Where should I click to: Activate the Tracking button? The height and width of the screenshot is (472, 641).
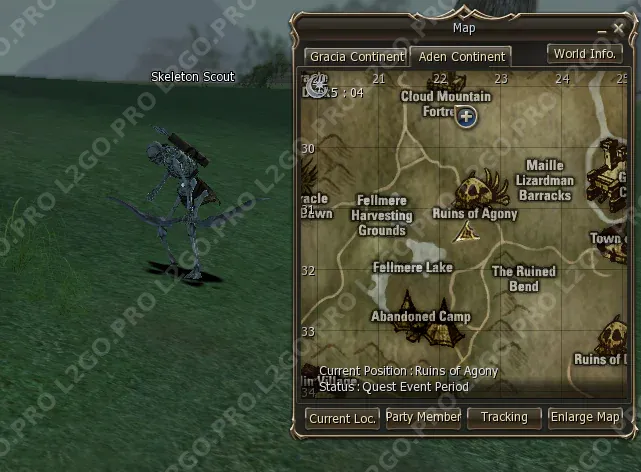(504, 417)
